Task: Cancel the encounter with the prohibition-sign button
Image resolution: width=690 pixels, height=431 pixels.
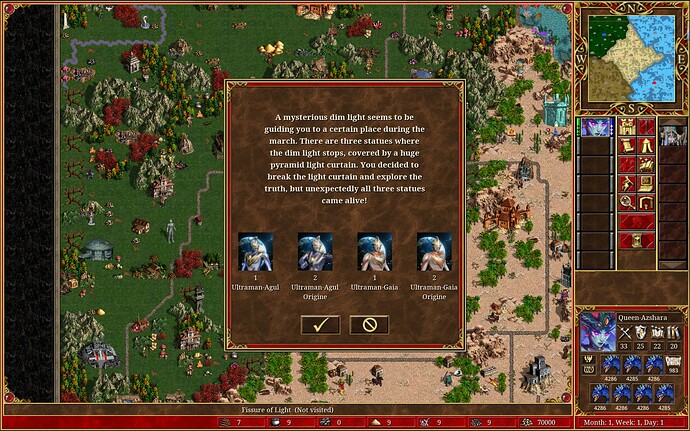Action: point(369,324)
